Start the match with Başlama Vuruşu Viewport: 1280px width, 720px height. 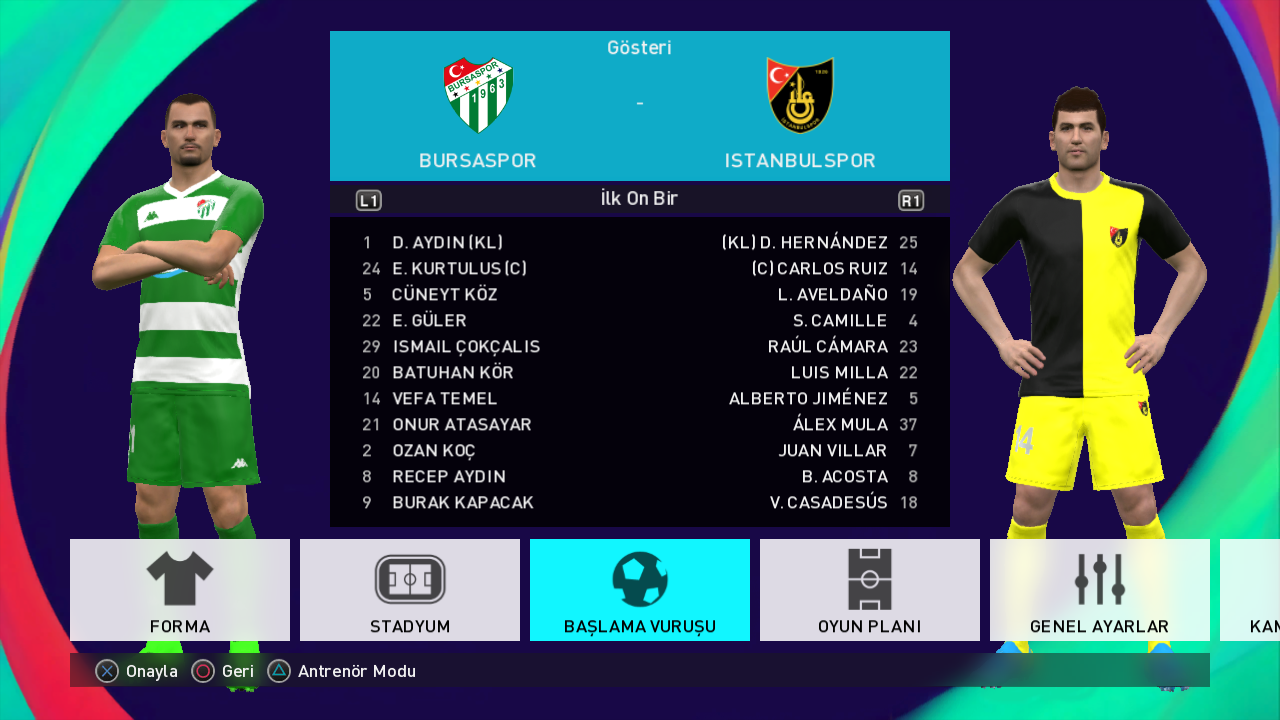[640, 590]
